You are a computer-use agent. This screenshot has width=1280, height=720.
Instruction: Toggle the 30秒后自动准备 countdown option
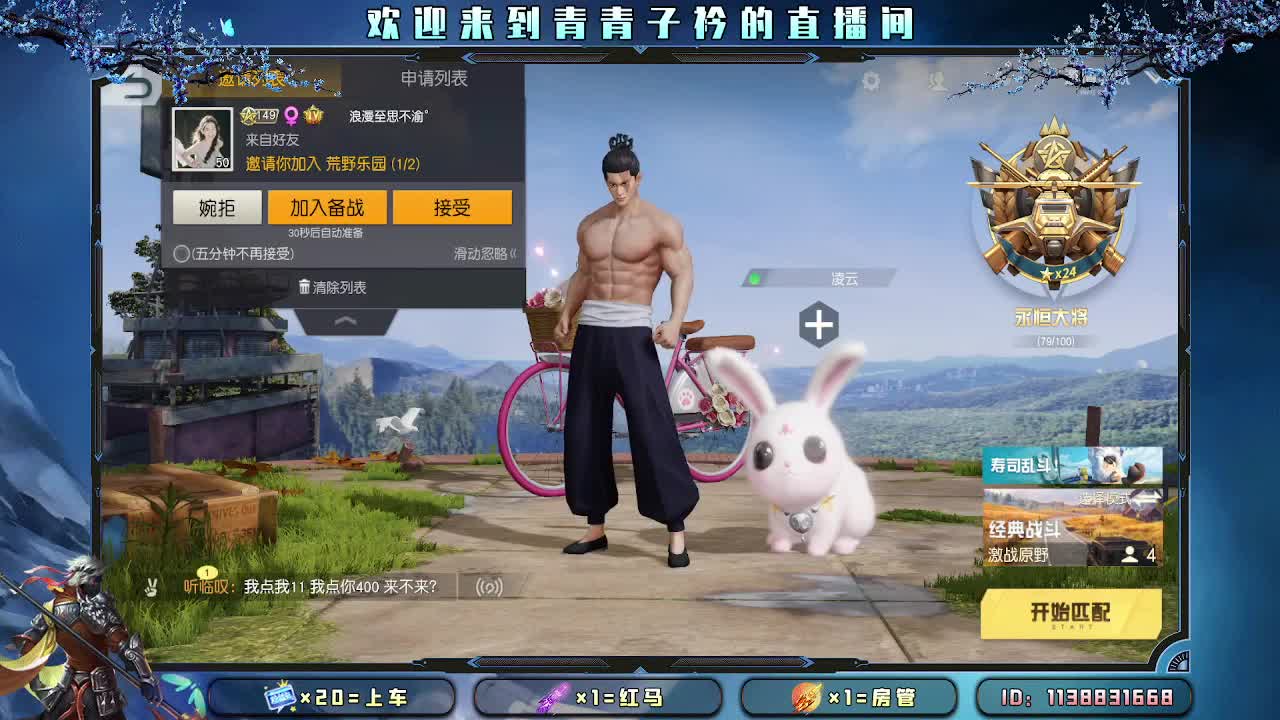[325, 232]
